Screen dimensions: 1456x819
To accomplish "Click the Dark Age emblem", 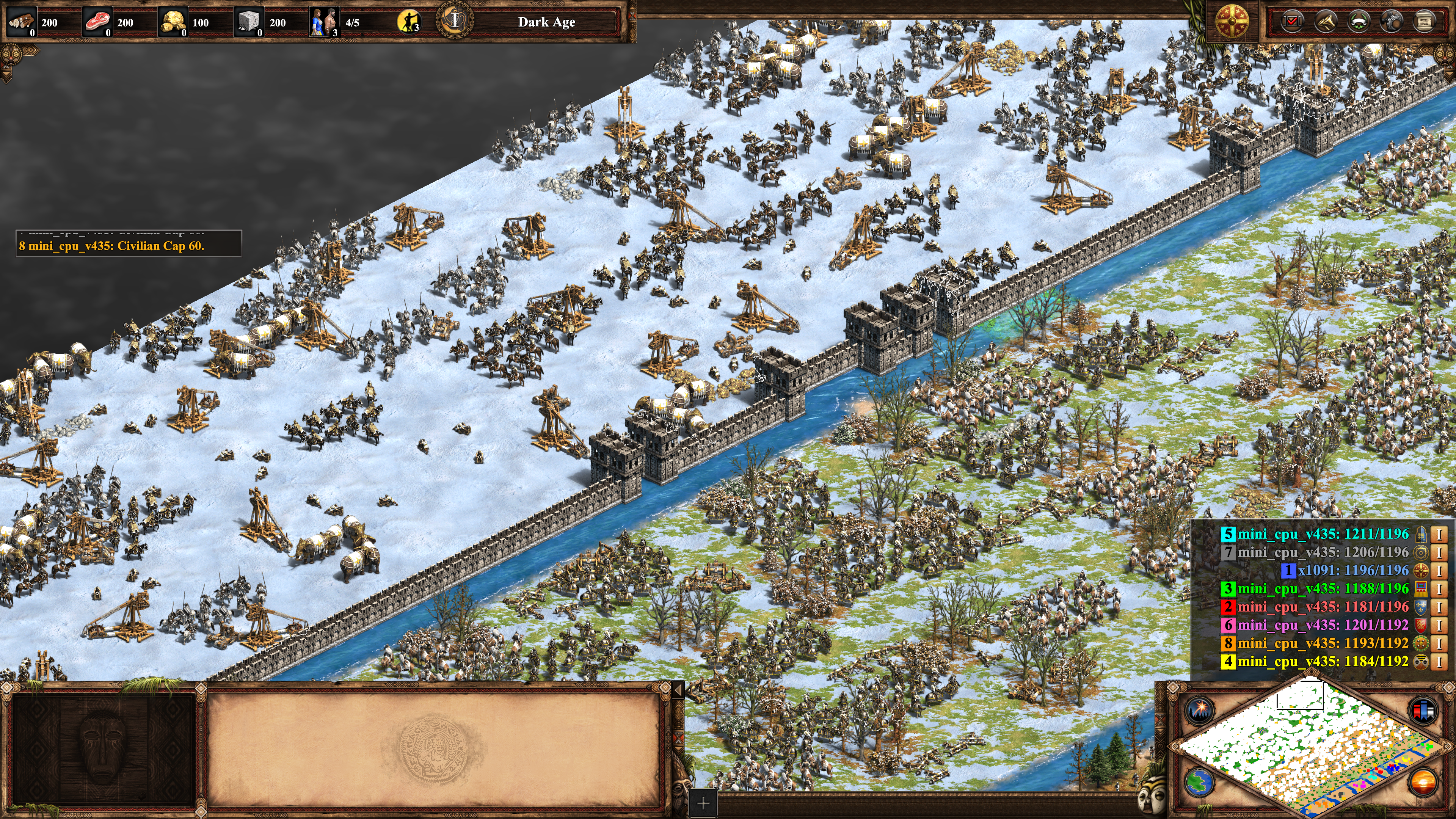I will coord(455,21).
